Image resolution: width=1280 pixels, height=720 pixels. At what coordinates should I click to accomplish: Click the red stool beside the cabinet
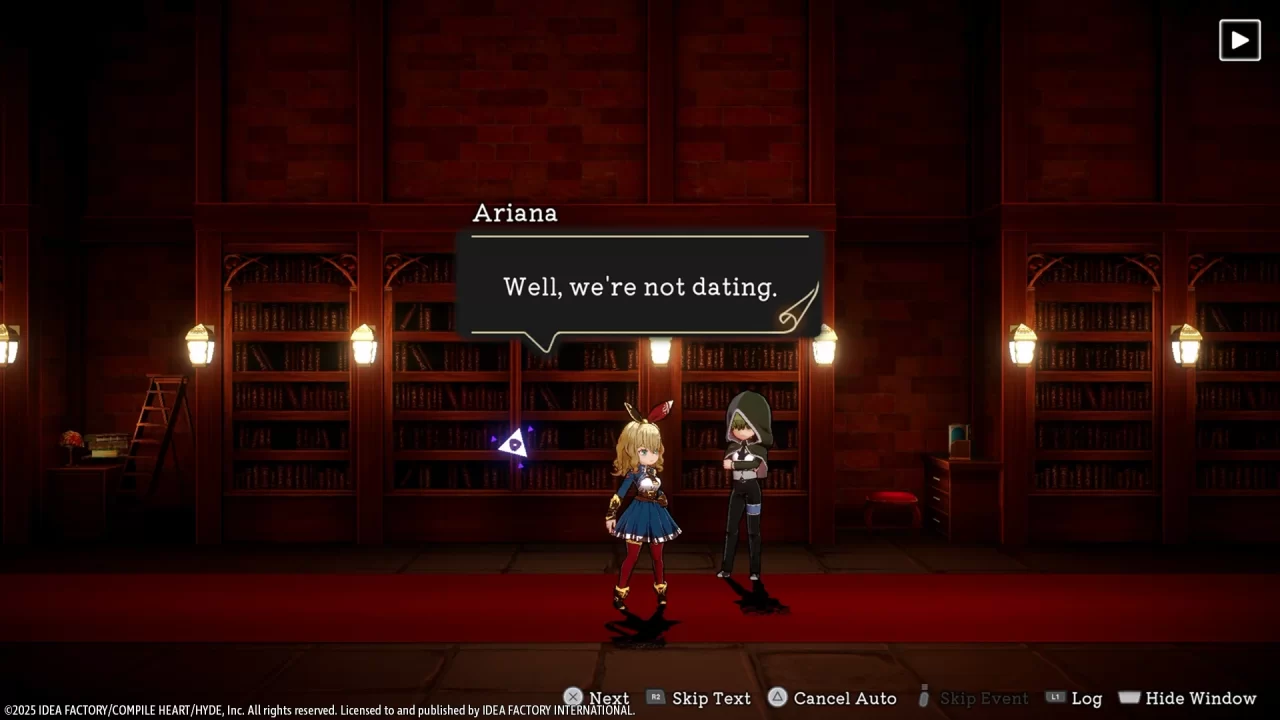pyautogui.click(x=891, y=502)
